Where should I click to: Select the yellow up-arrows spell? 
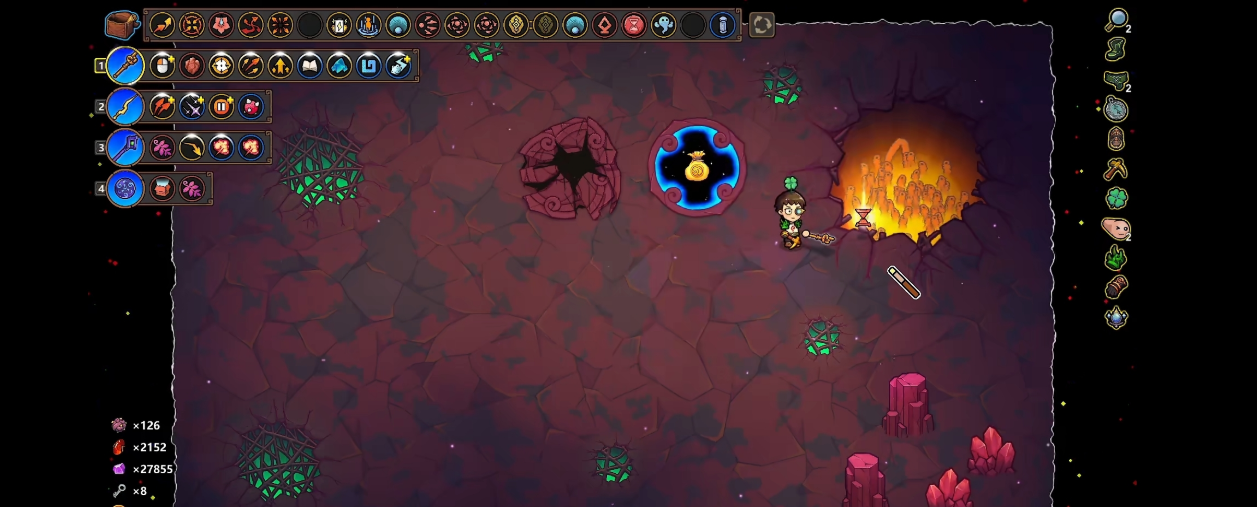click(280, 66)
